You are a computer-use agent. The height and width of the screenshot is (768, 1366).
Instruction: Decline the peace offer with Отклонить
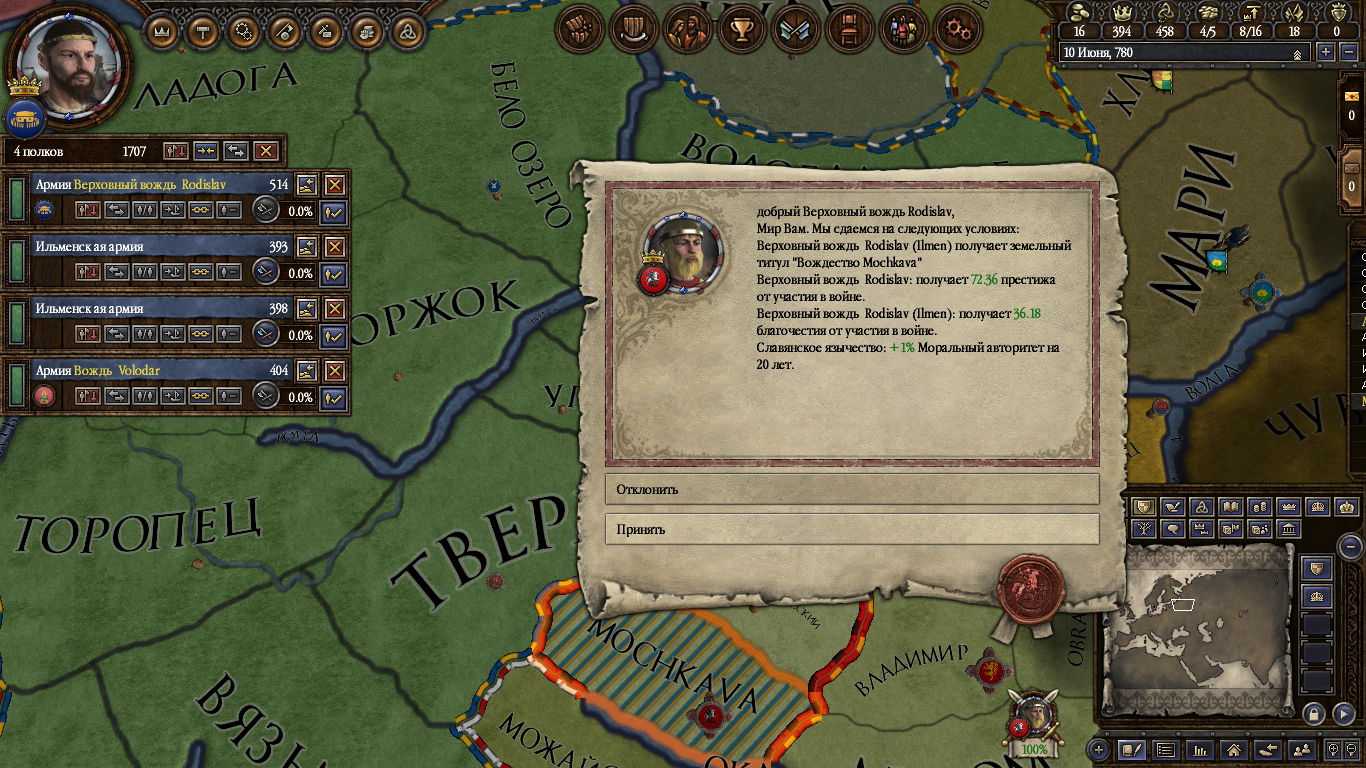[x=851, y=489]
